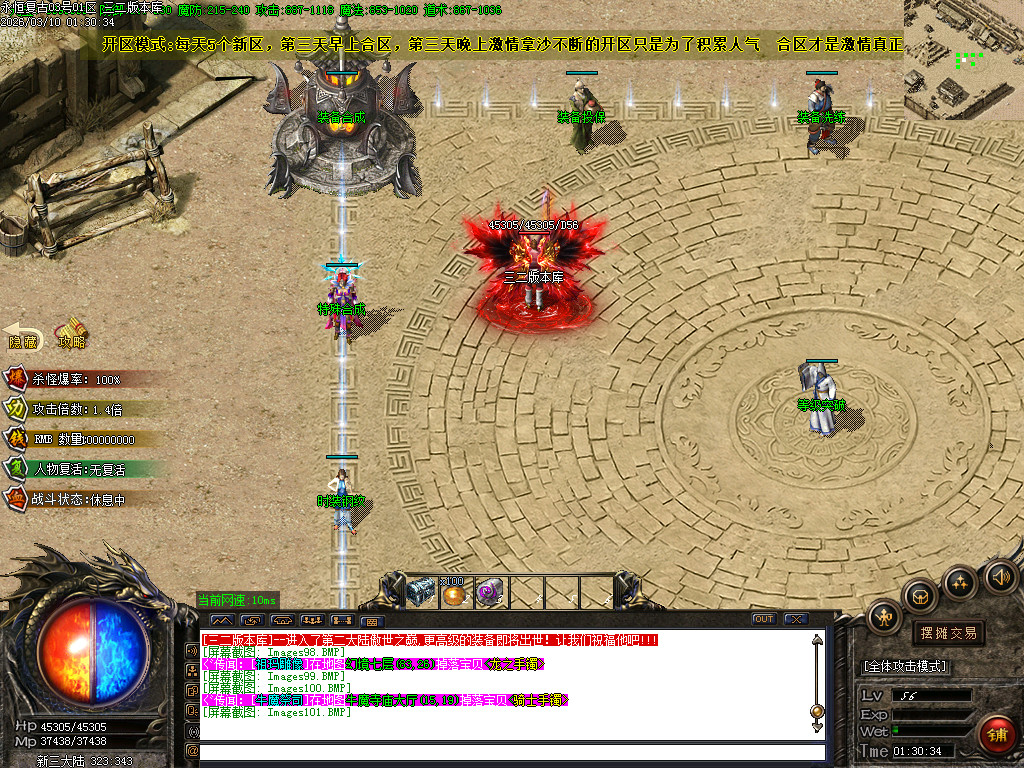Use the orange orb x100 hotbar item

pos(455,594)
